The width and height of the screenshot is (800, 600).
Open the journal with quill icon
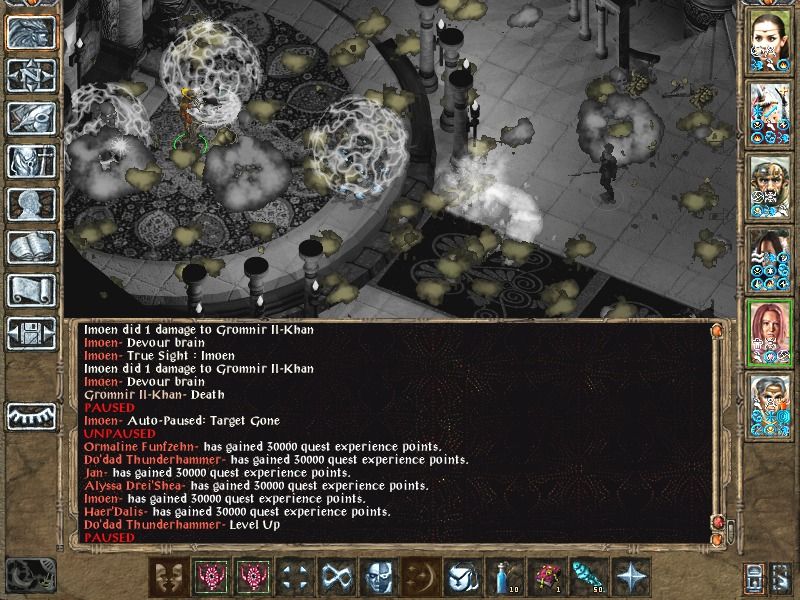pyautogui.click(x=31, y=118)
